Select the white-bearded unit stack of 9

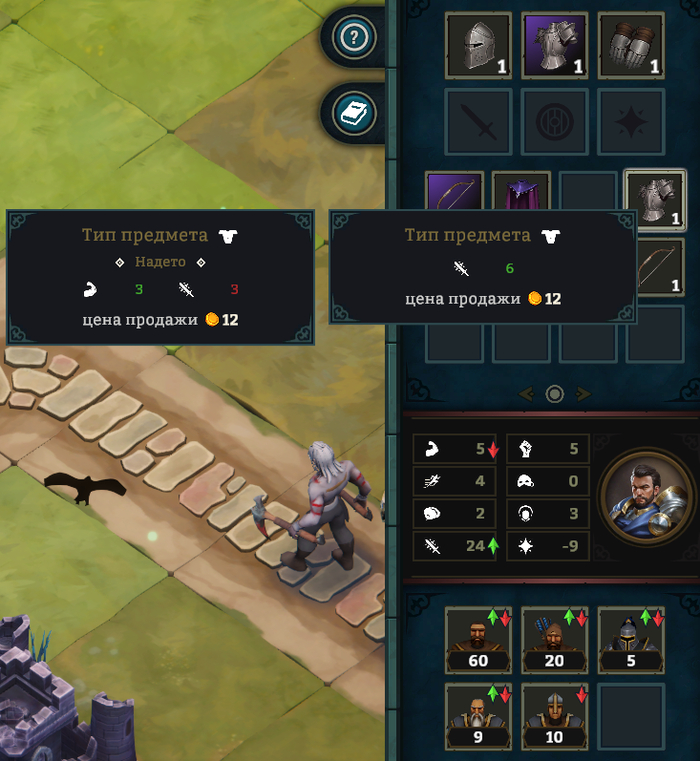pos(478,715)
